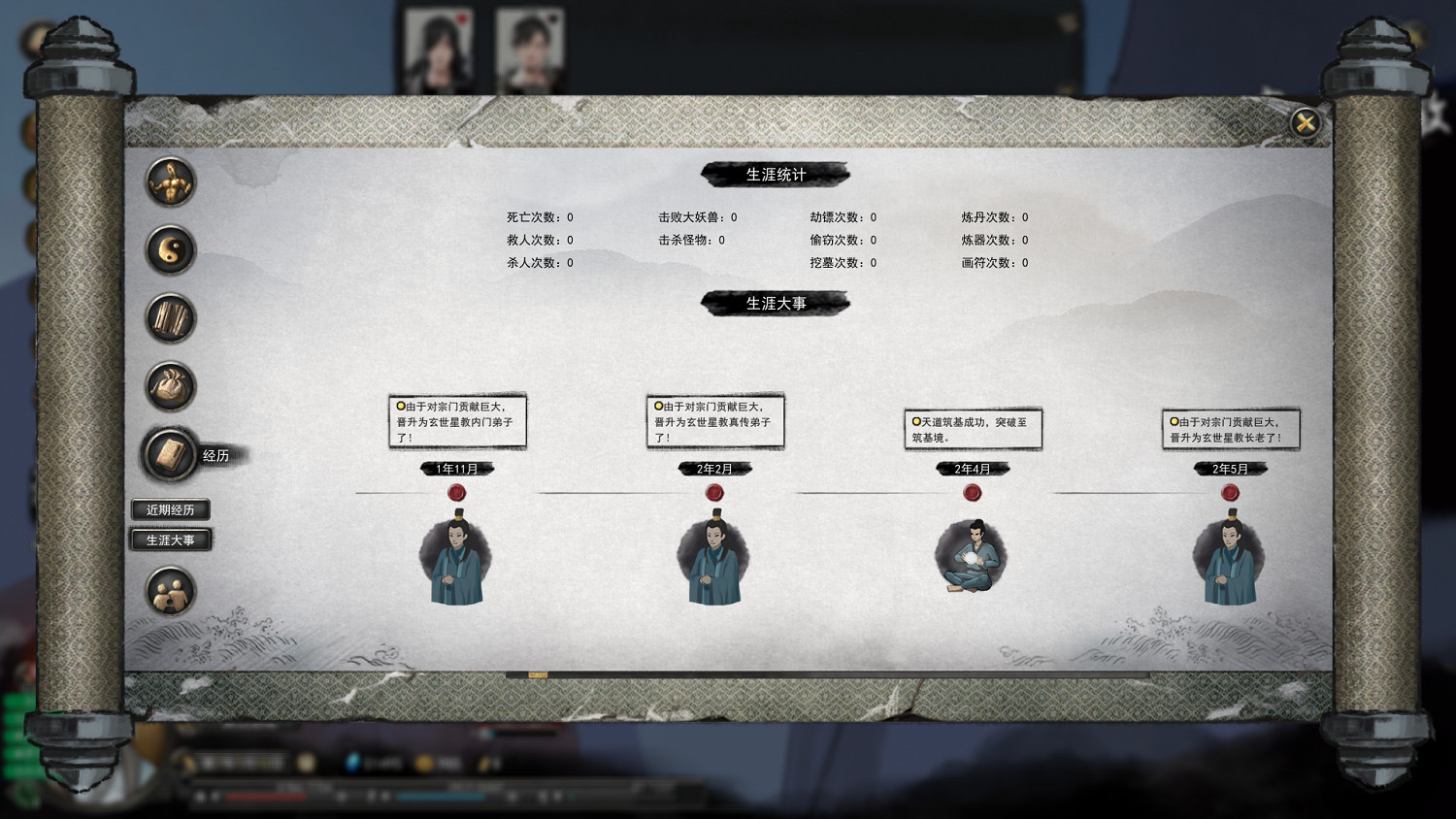Image resolution: width=1456 pixels, height=819 pixels.
Task: Select the 经历 book icon in the sidebar
Action: click(x=169, y=452)
